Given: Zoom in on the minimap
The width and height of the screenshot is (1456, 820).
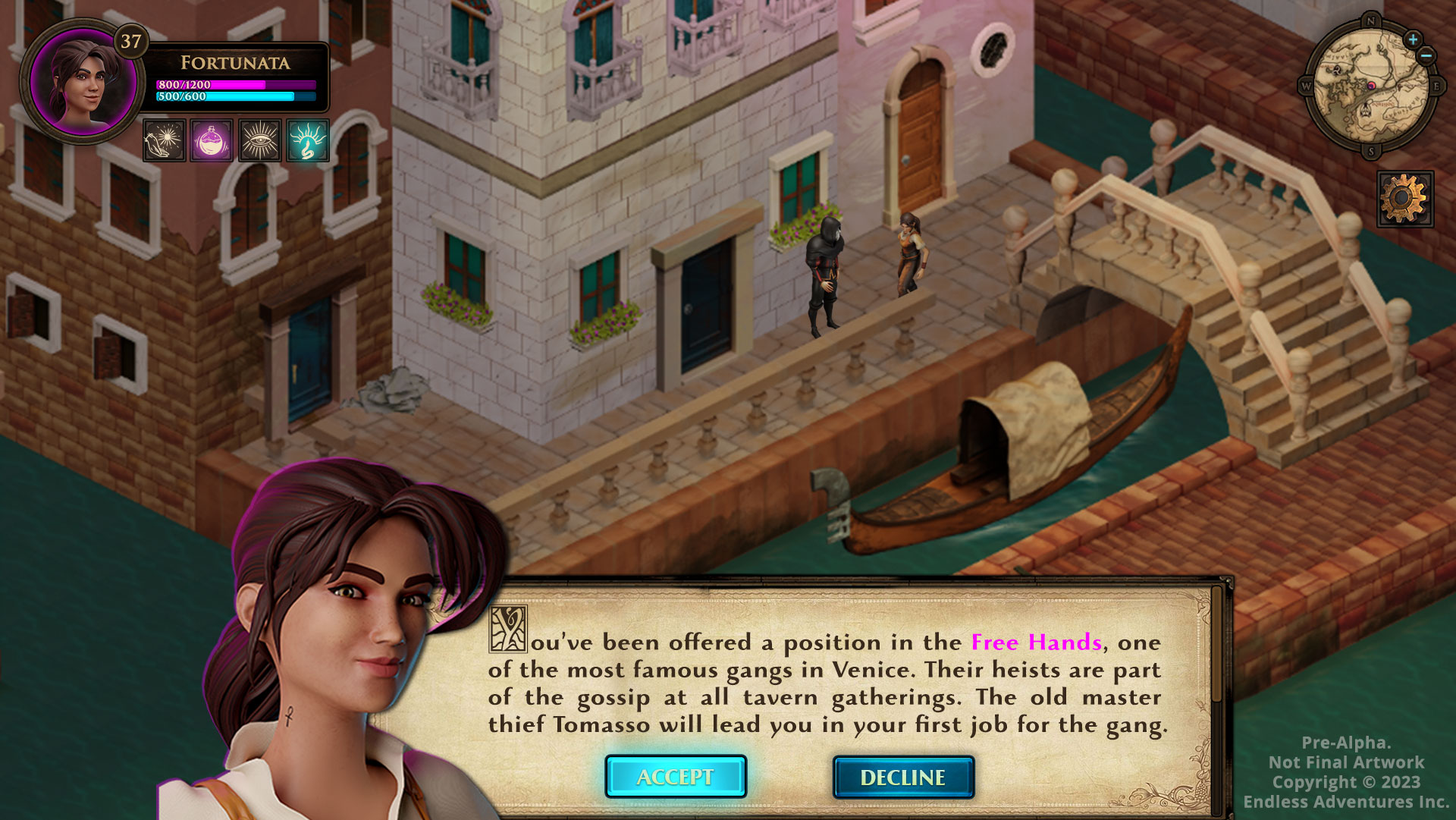Looking at the screenshot, I should pyautogui.click(x=1412, y=39).
